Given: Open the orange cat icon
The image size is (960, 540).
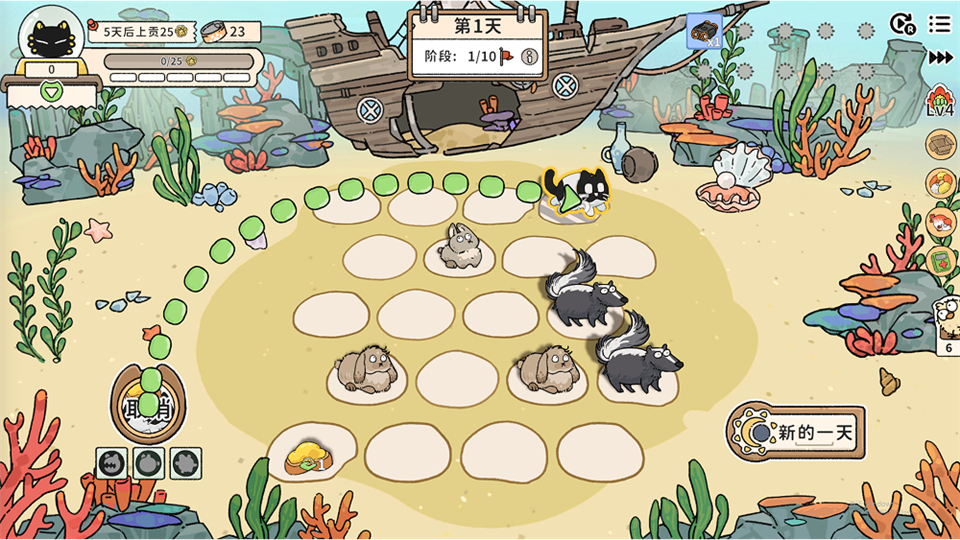Looking at the screenshot, I should tap(940, 222).
